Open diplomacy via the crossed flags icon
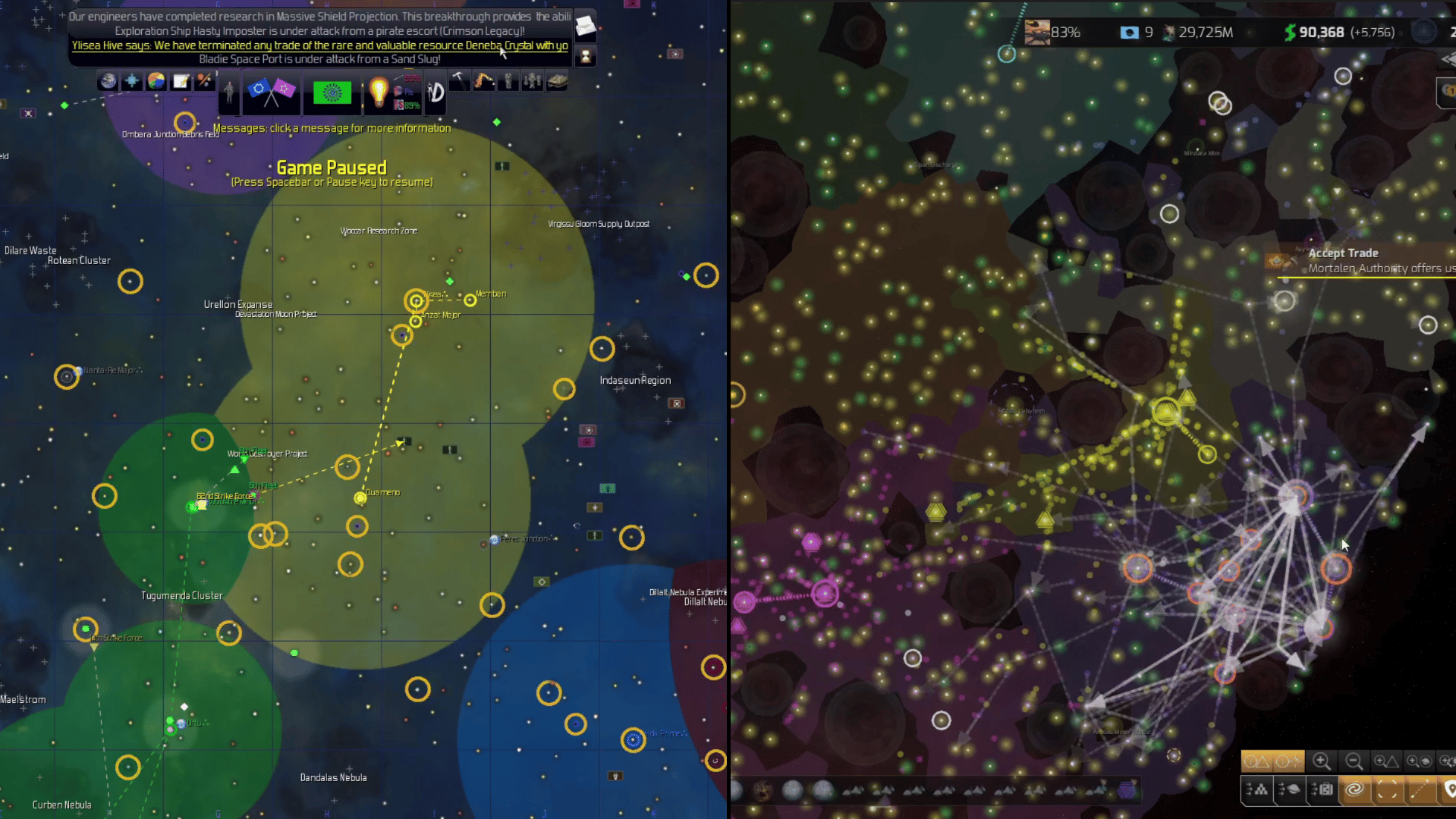The height and width of the screenshot is (819, 1456). pos(271,91)
